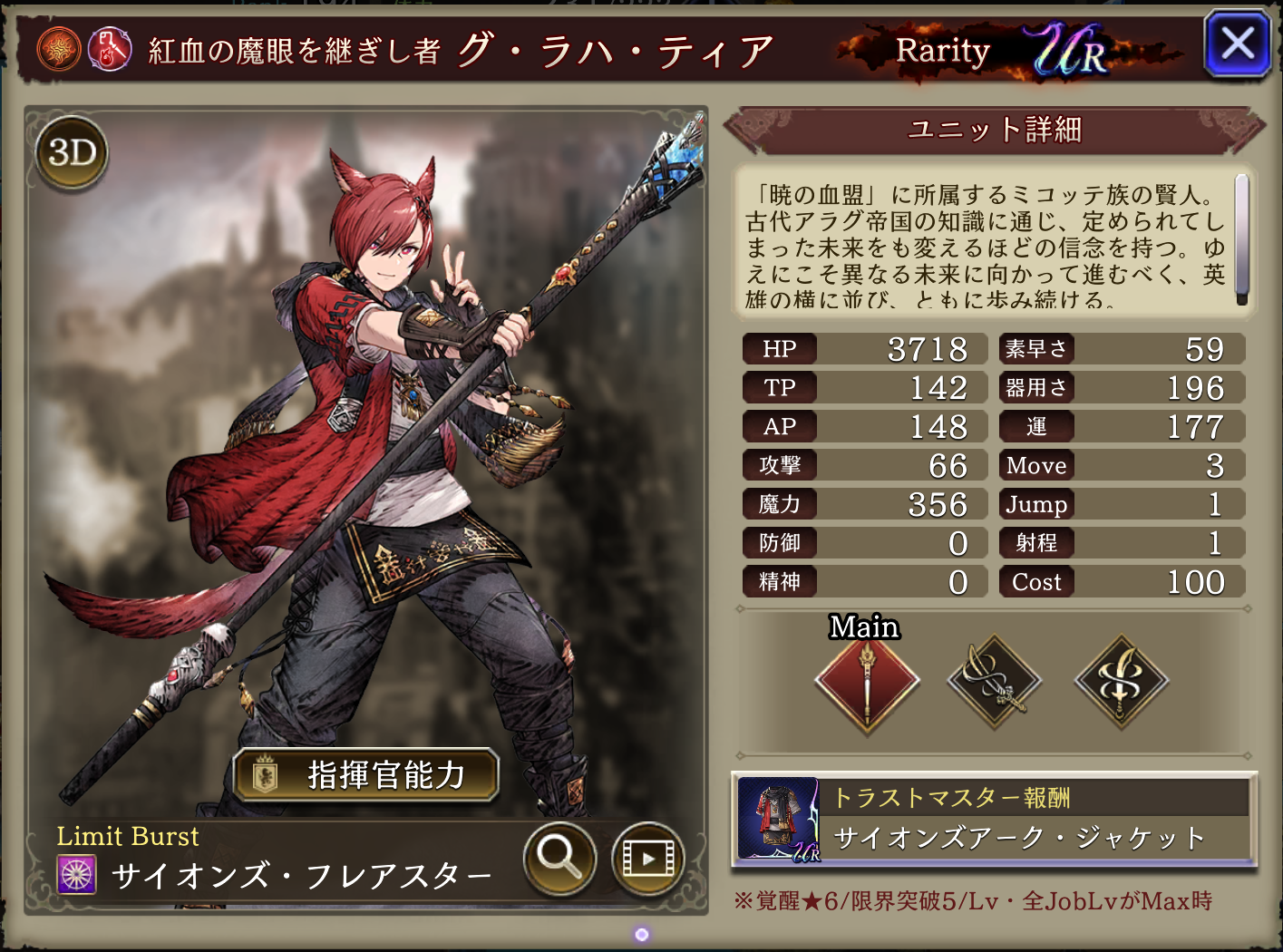The width and height of the screenshot is (1283, 952).
Task: Play the Limit Burst preview video
Action: (x=647, y=857)
